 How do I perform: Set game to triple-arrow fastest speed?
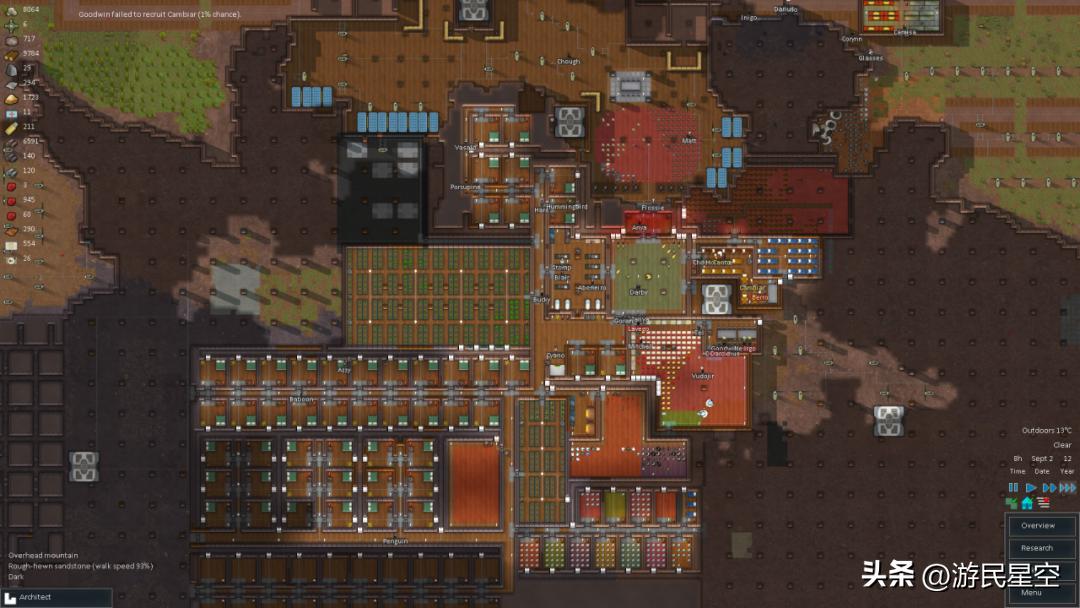click(1067, 488)
